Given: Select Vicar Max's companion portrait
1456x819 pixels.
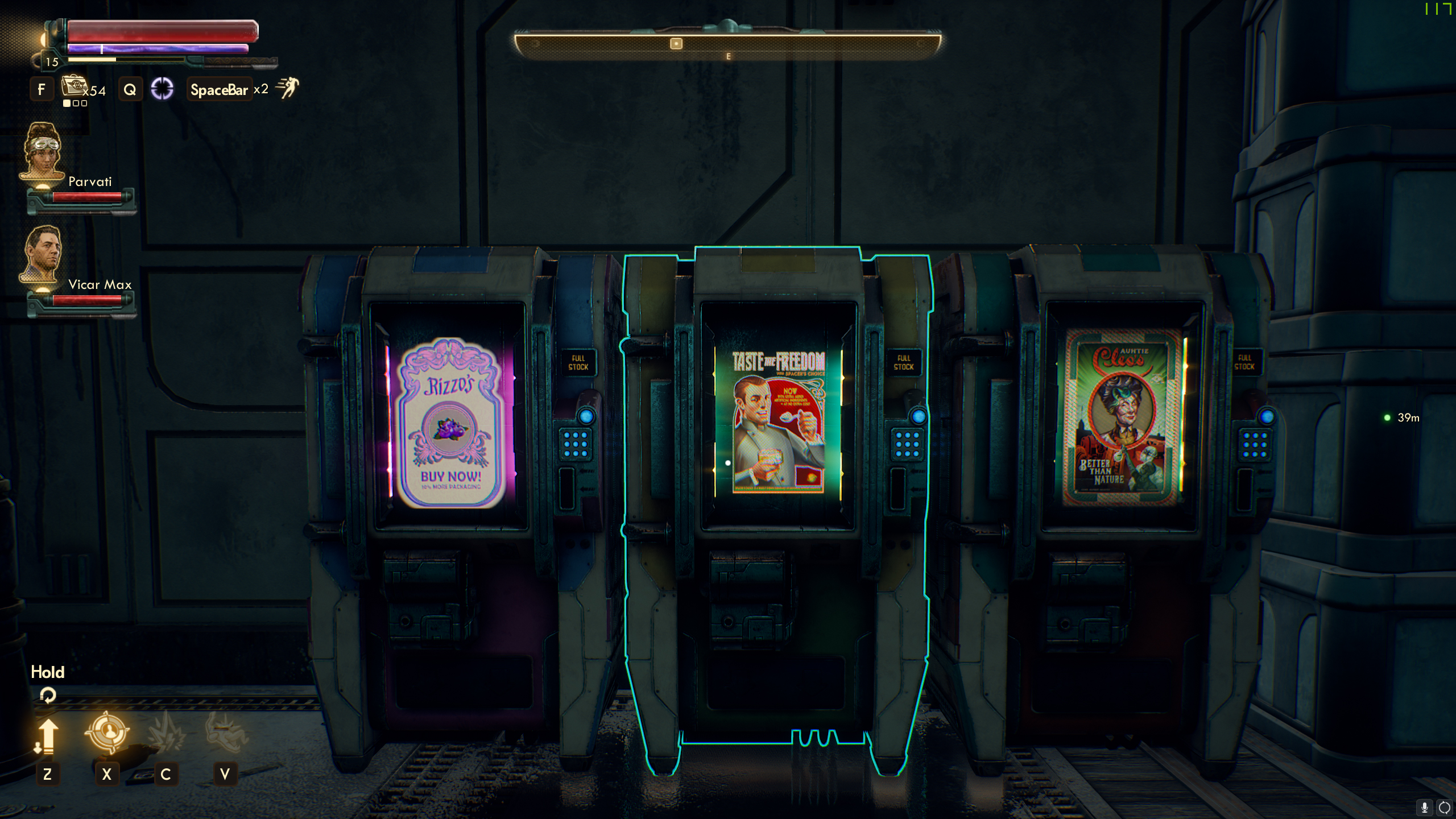Looking at the screenshot, I should pyautogui.click(x=42, y=254).
